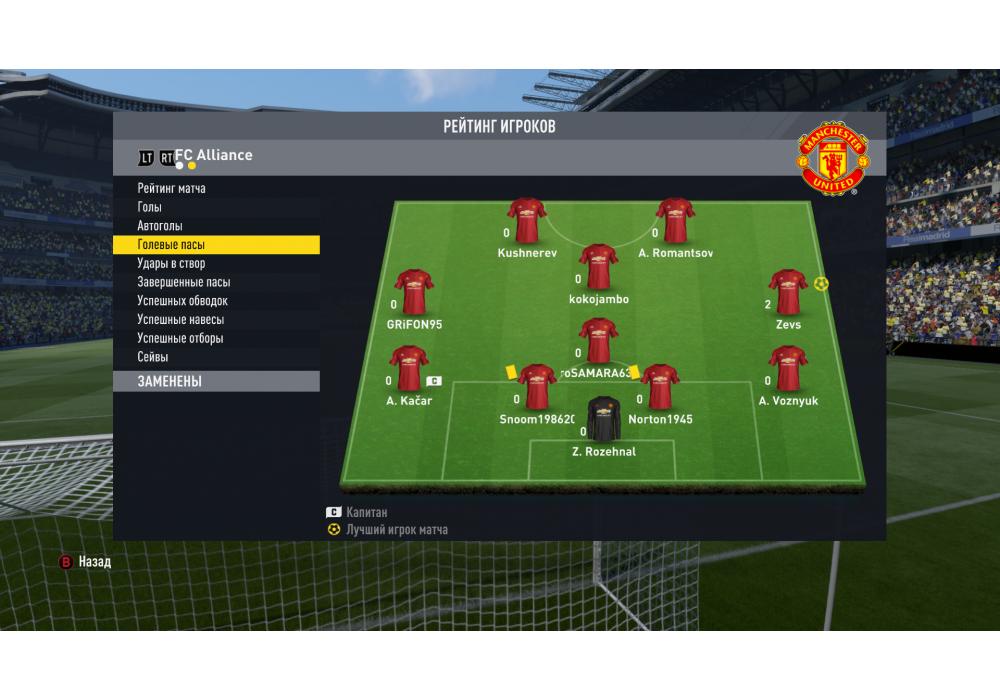Choose the Успешных обводок entry
Image resolution: width=1000 pixels, height=700 pixels.
tap(183, 301)
